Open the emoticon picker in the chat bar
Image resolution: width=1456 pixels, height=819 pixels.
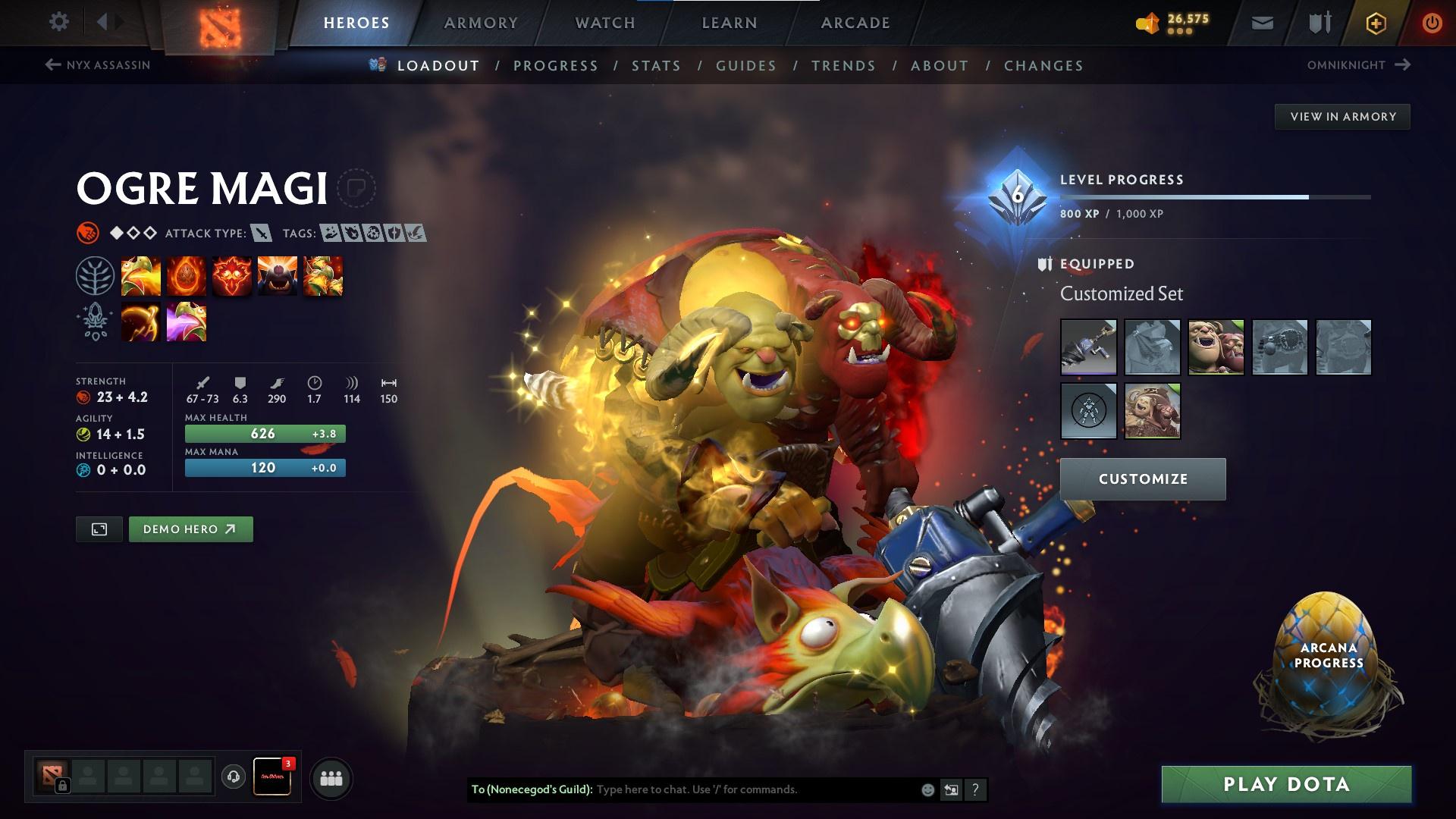pyautogui.click(x=927, y=789)
